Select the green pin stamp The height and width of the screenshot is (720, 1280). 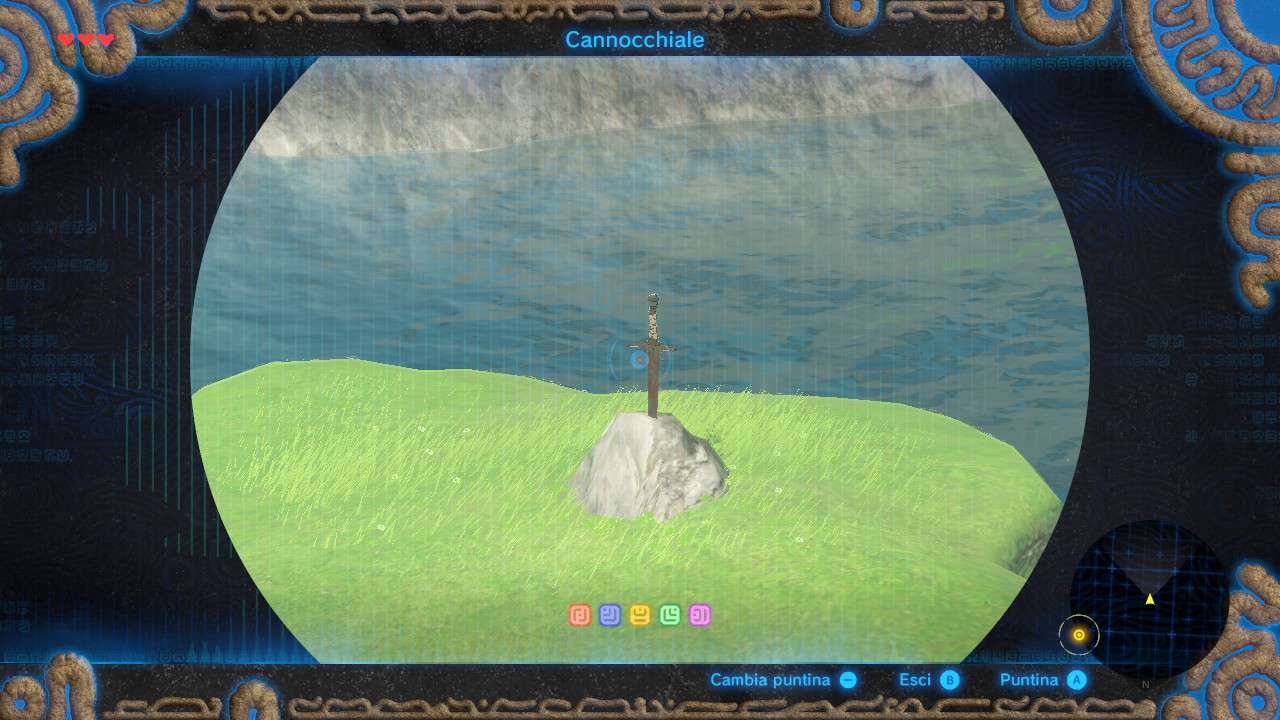[670, 615]
